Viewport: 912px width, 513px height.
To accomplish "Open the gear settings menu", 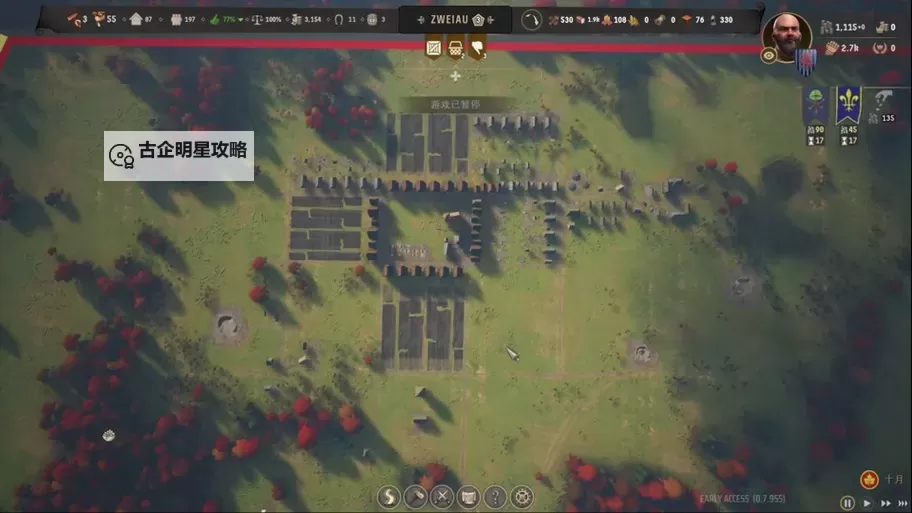I will 522,497.
